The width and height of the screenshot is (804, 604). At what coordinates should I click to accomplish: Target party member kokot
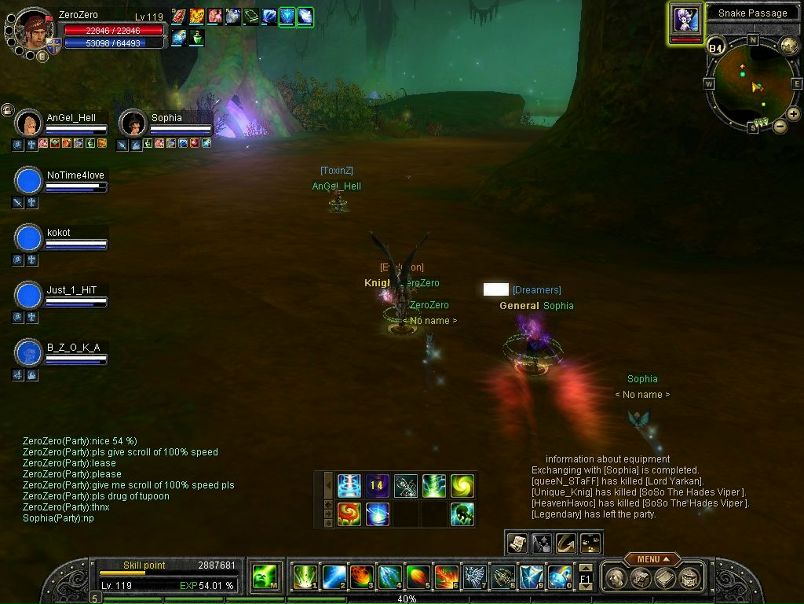pos(30,238)
